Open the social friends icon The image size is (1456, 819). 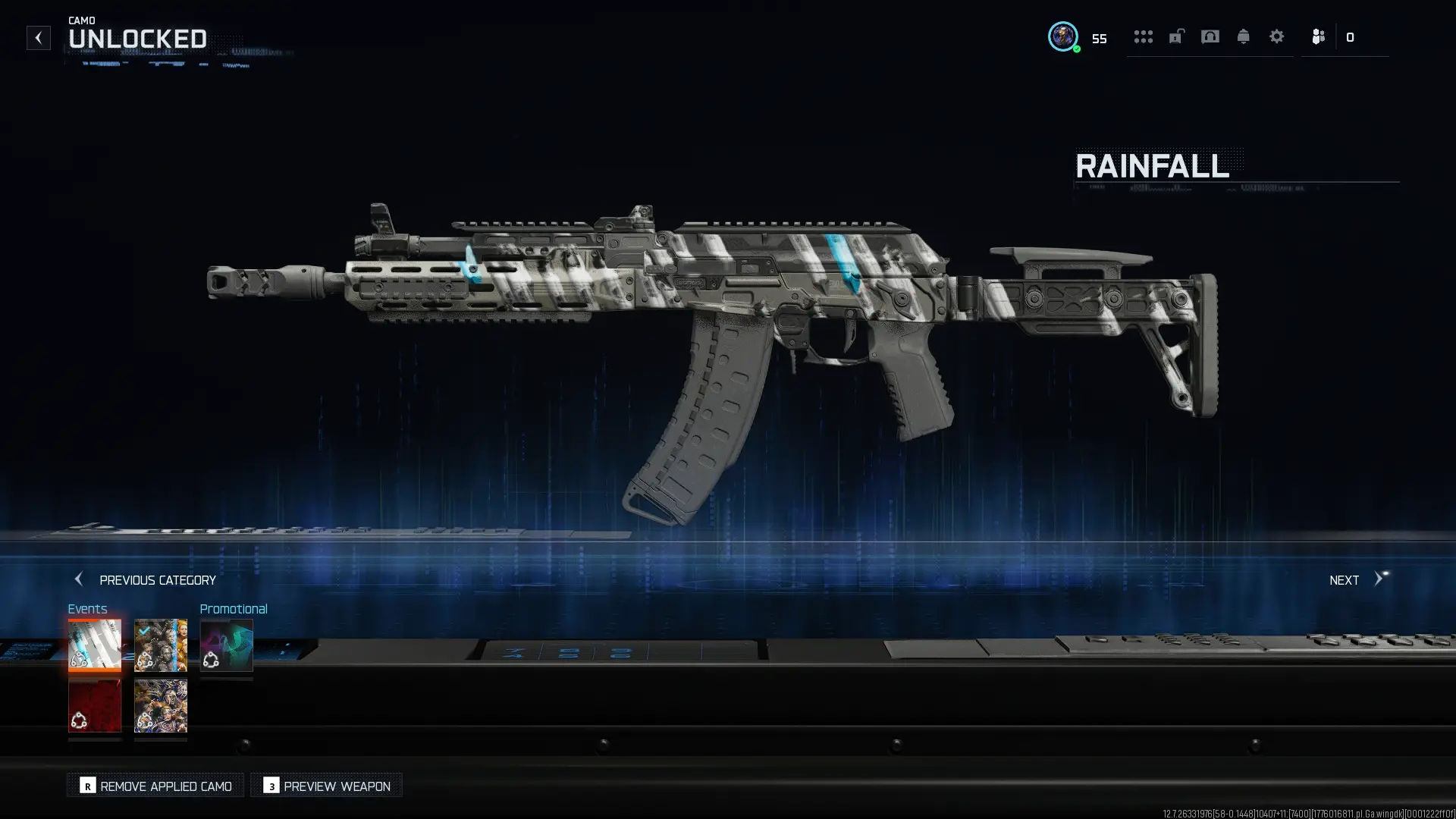(x=1319, y=36)
